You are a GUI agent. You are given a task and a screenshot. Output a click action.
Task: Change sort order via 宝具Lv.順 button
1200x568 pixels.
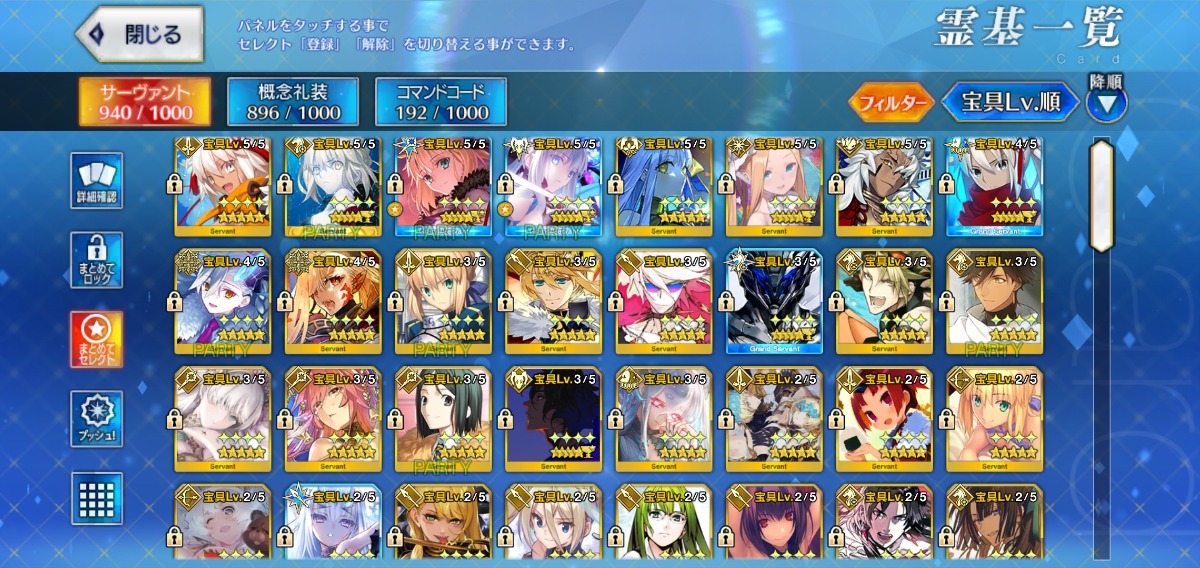point(1010,102)
